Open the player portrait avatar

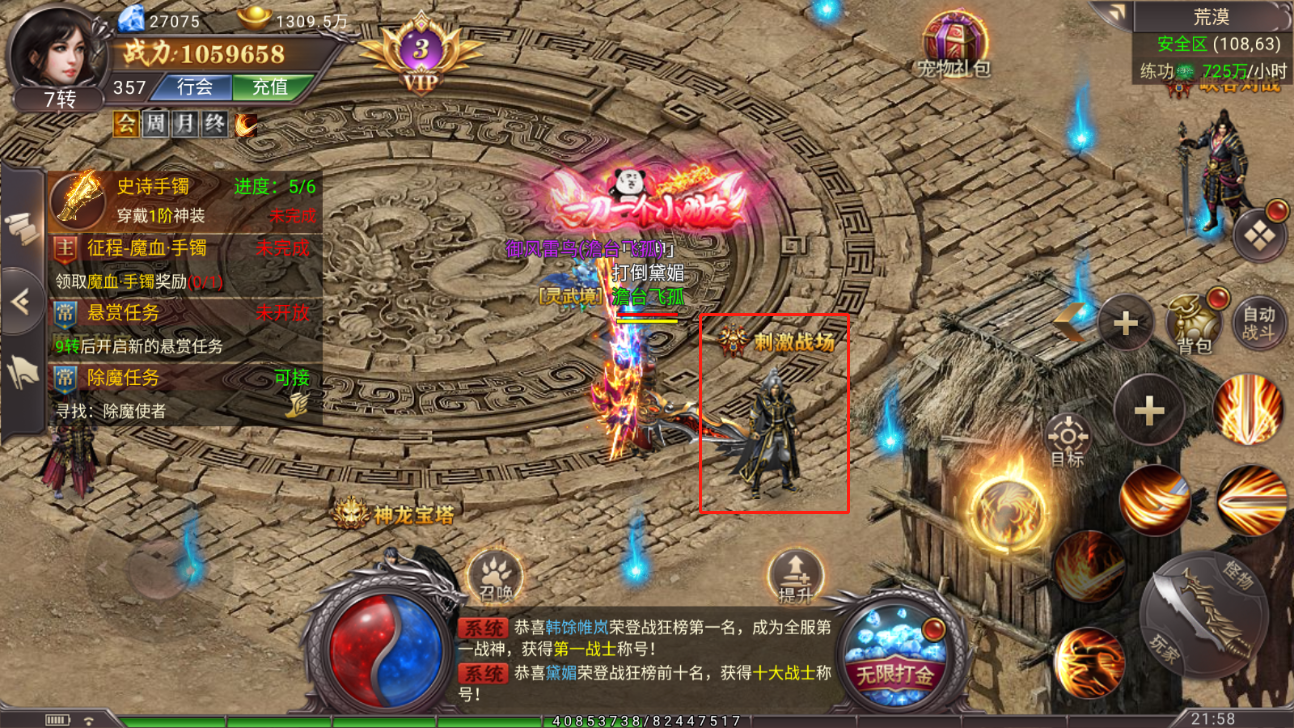click(x=58, y=52)
